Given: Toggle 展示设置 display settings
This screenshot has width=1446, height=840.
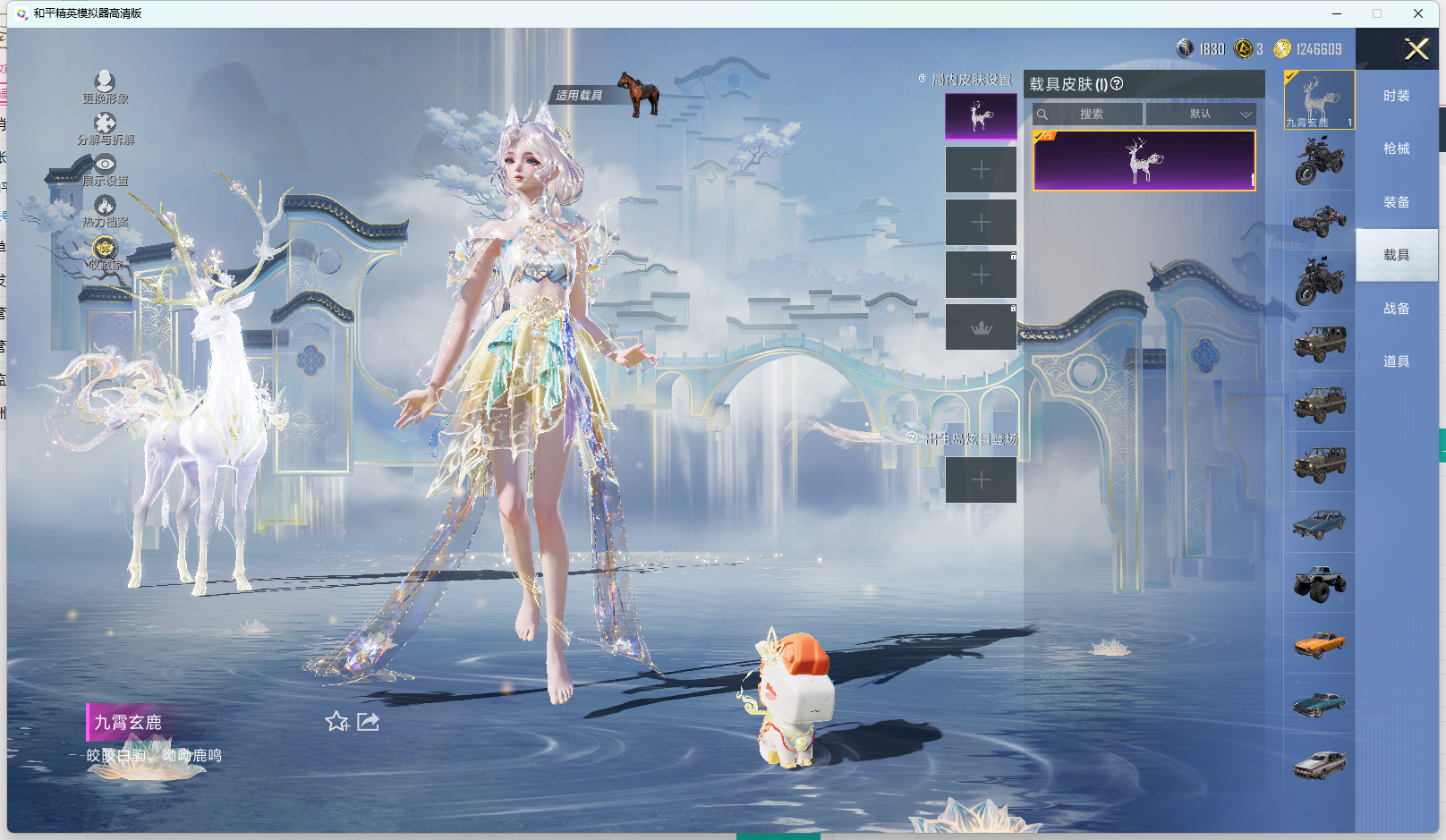Looking at the screenshot, I should [x=105, y=169].
